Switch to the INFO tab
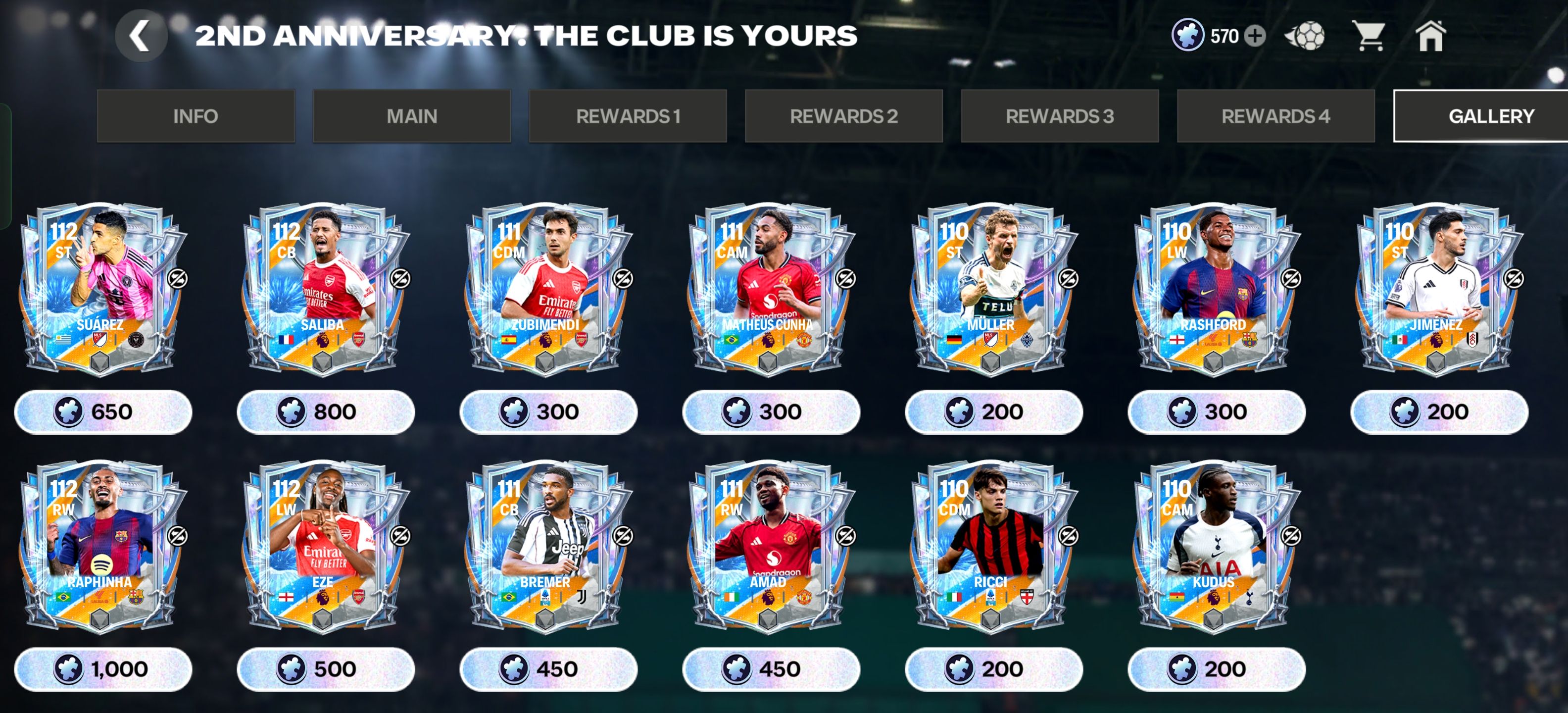The height and width of the screenshot is (713, 1568). pos(196,116)
